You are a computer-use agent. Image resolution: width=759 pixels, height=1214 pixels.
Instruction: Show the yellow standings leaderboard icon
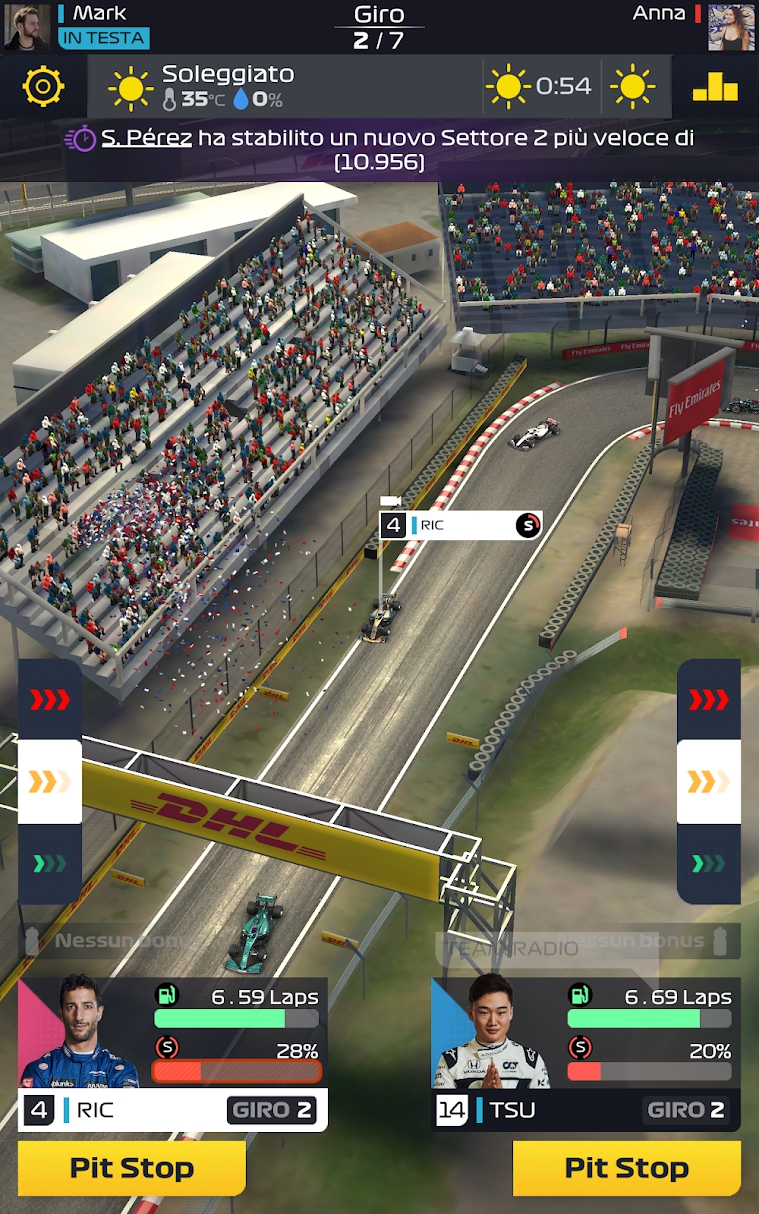[715, 87]
